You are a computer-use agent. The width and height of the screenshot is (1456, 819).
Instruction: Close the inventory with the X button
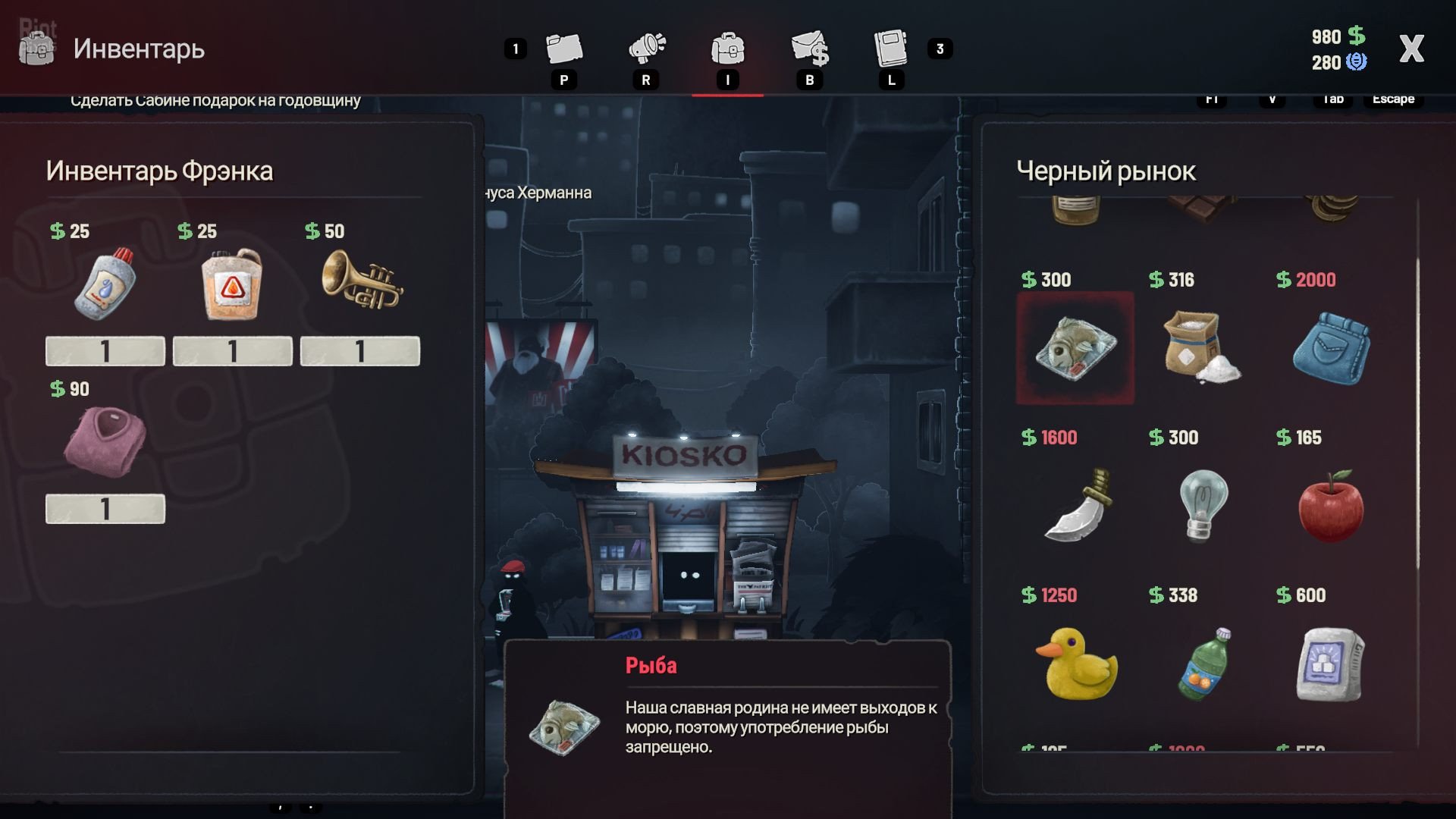point(1411,49)
